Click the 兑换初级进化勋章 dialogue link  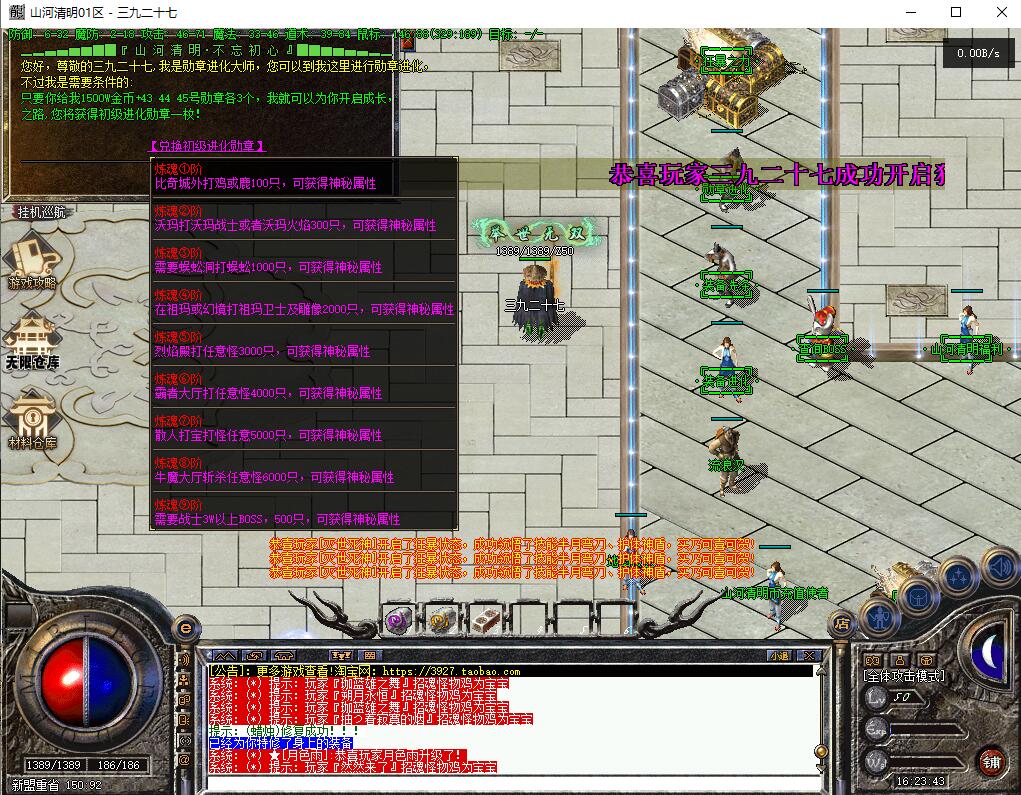coord(207,146)
